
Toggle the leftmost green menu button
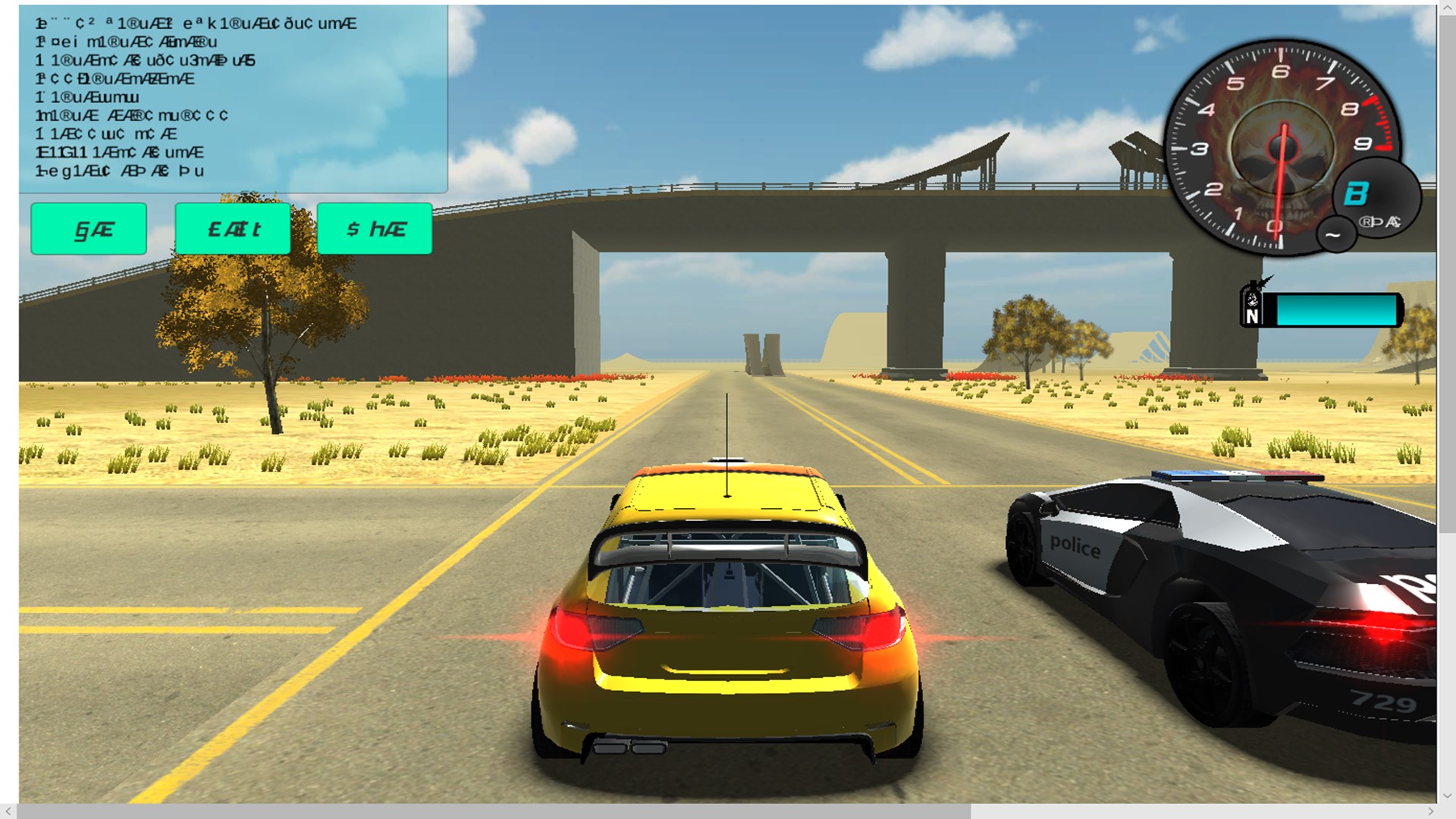click(88, 228)
